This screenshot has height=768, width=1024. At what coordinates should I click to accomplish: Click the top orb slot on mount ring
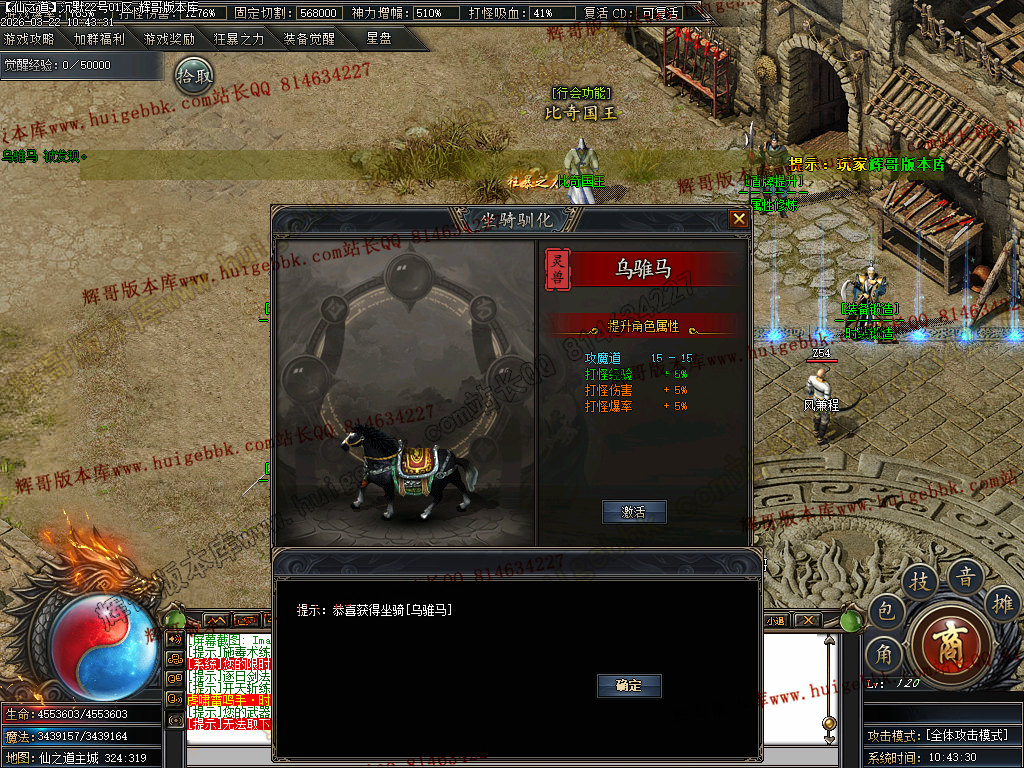pyautogui.click(x=408, y=271)
